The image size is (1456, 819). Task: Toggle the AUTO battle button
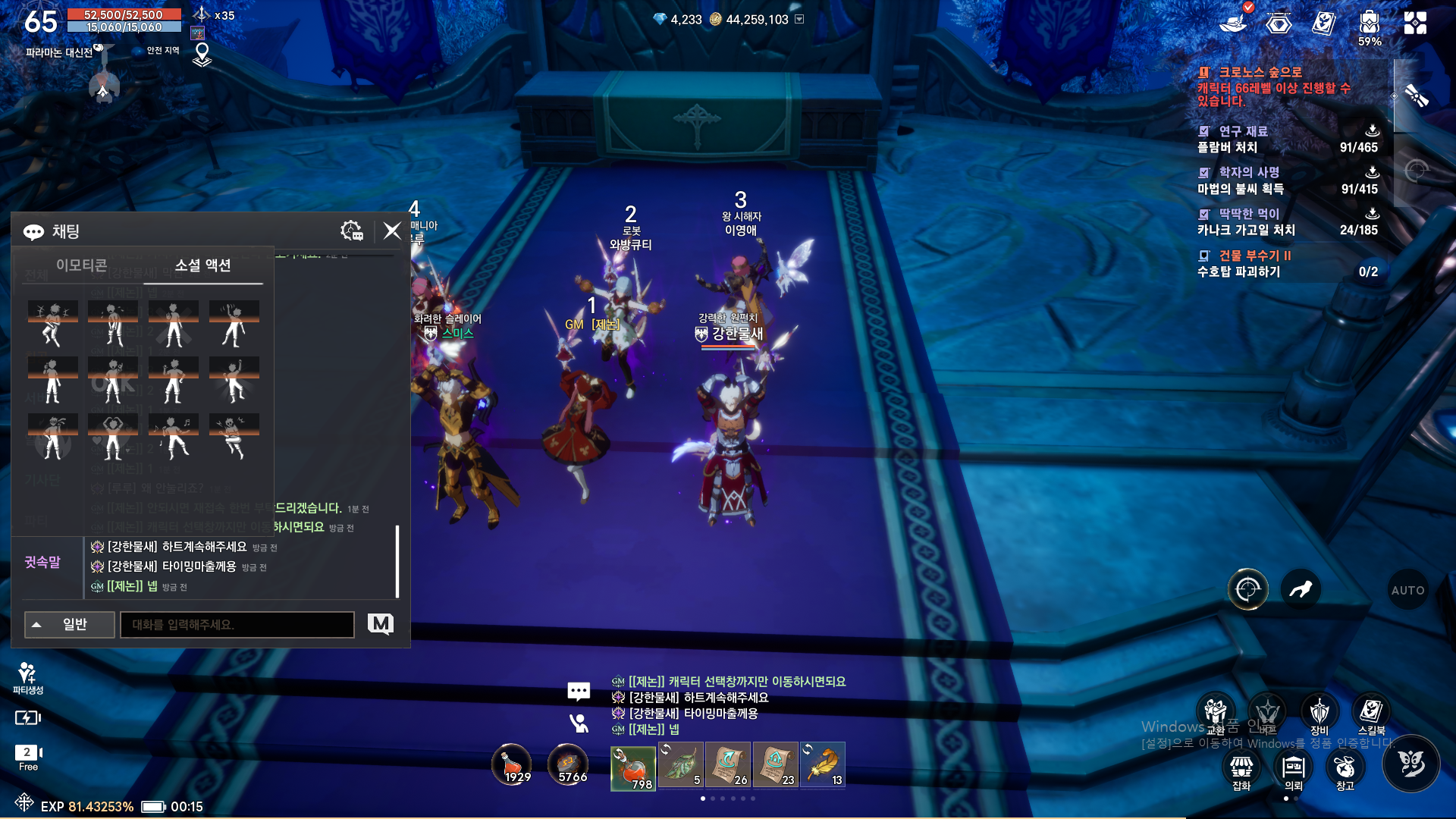1407,590
